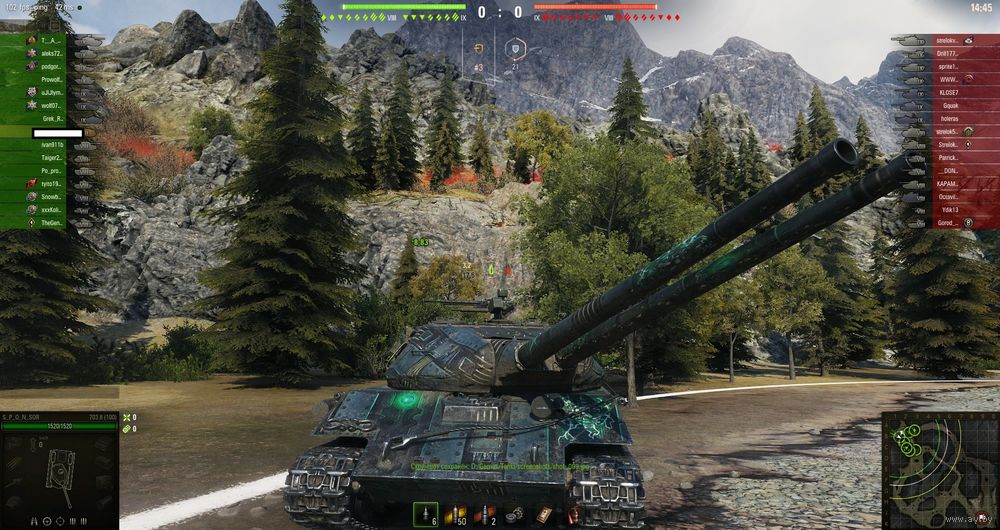Select enemy Gquak in the enemy list
The width and height of the screenshot is (1000, 530).
[948, 105]
